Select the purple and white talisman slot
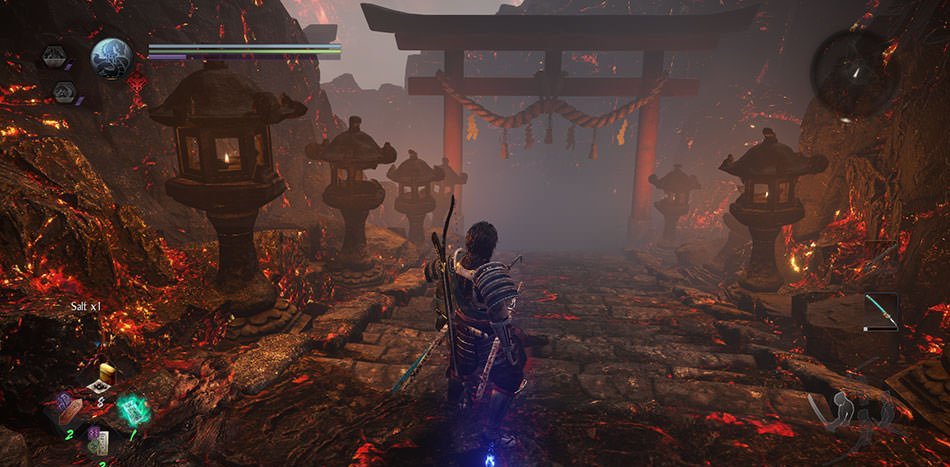Image resolution: width=950 pixels, height=467 pixels. [97, 440]
